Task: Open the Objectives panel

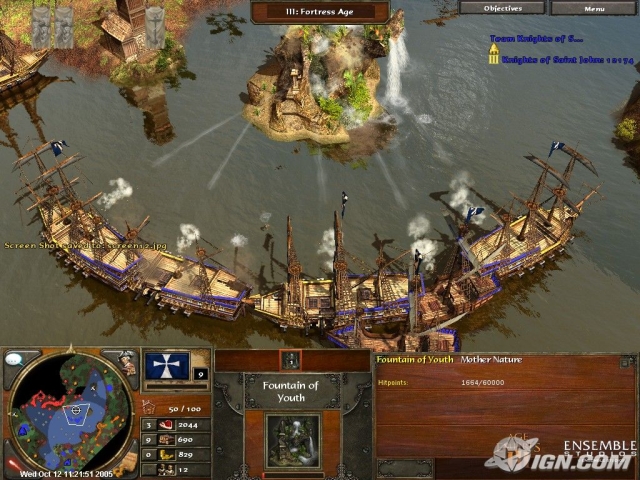Action: pos(502,7)
